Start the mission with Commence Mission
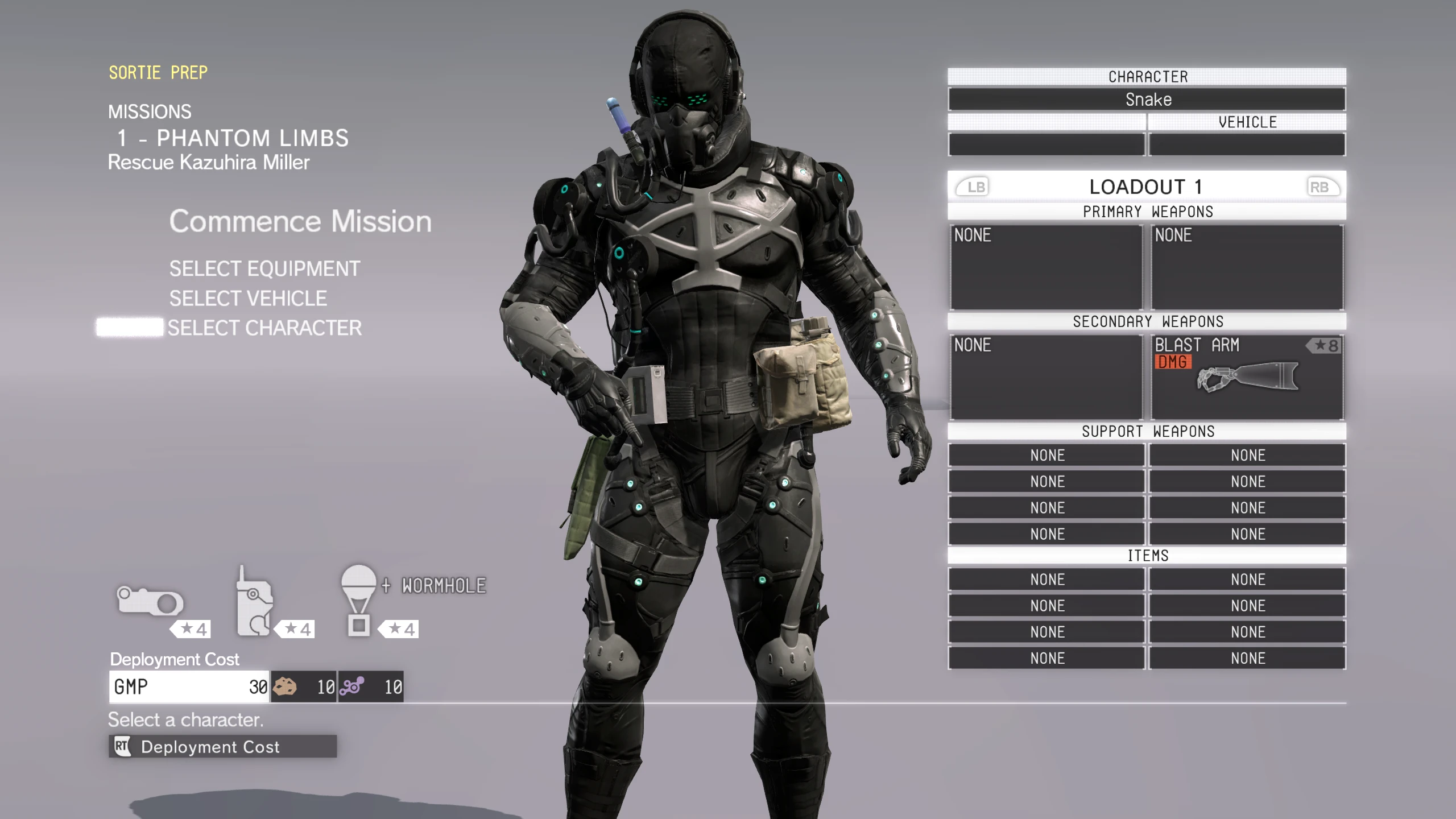The image size is (1456, 819). click(x=300, y=221)
